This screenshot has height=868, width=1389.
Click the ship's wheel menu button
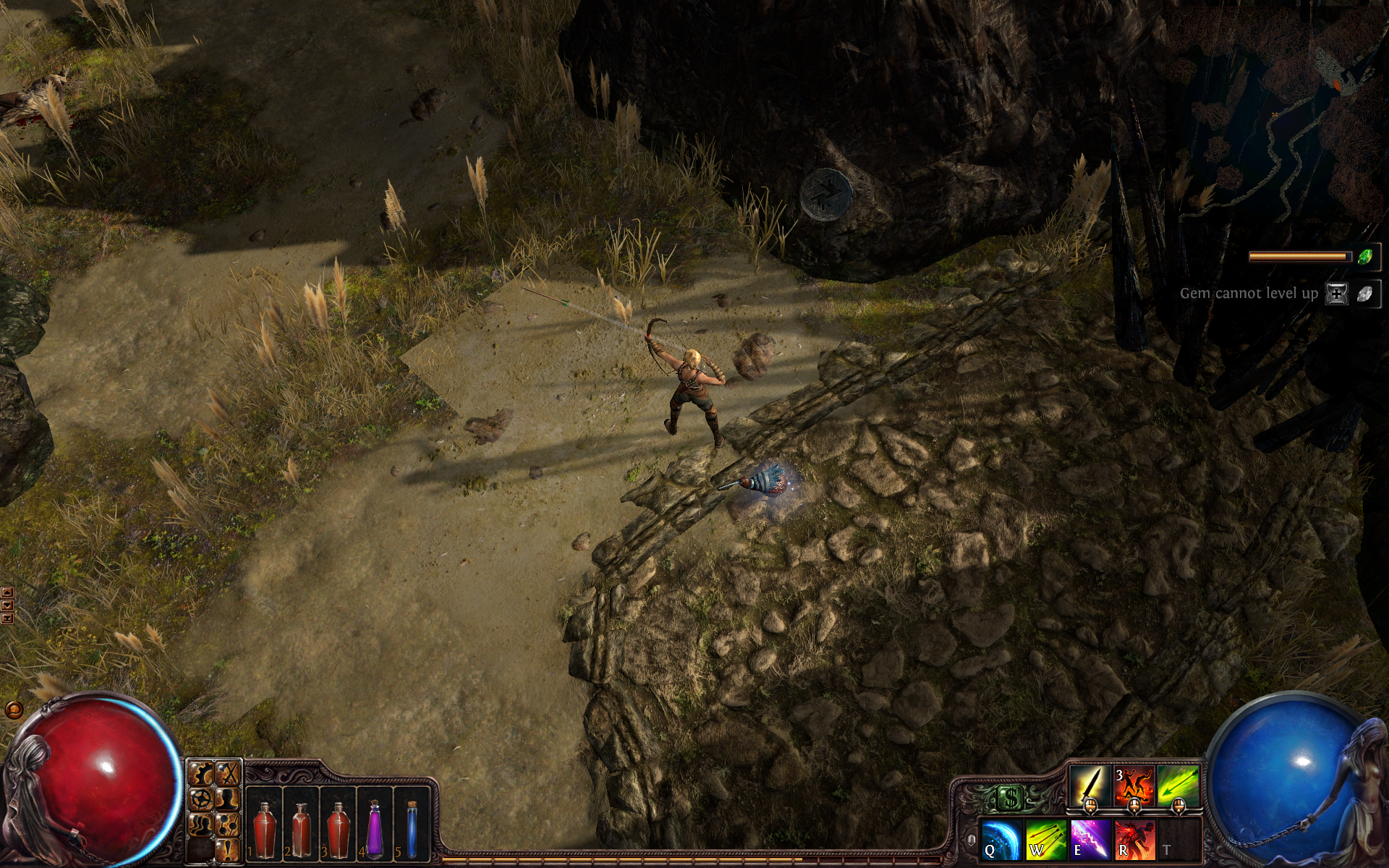click(x=202, y=799)
